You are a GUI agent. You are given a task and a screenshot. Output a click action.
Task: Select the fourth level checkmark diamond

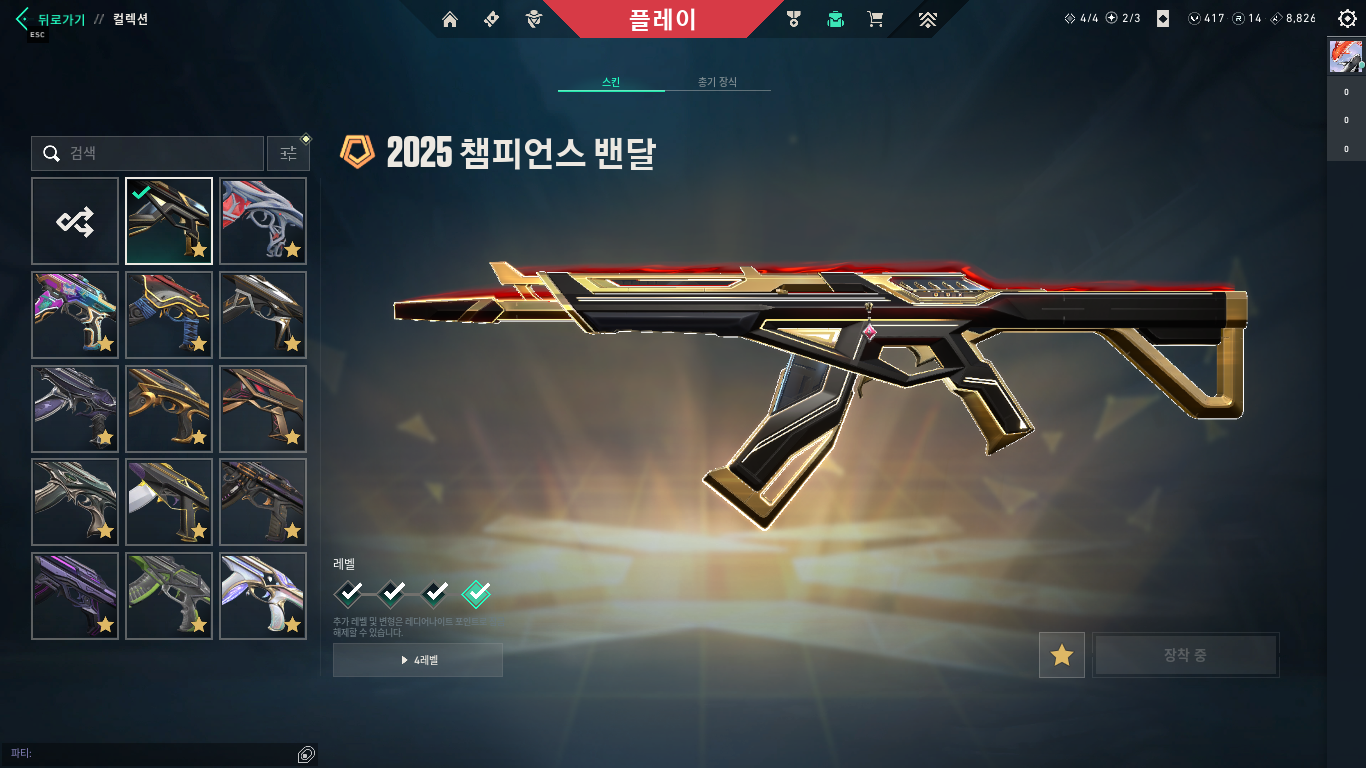(477, 594)
